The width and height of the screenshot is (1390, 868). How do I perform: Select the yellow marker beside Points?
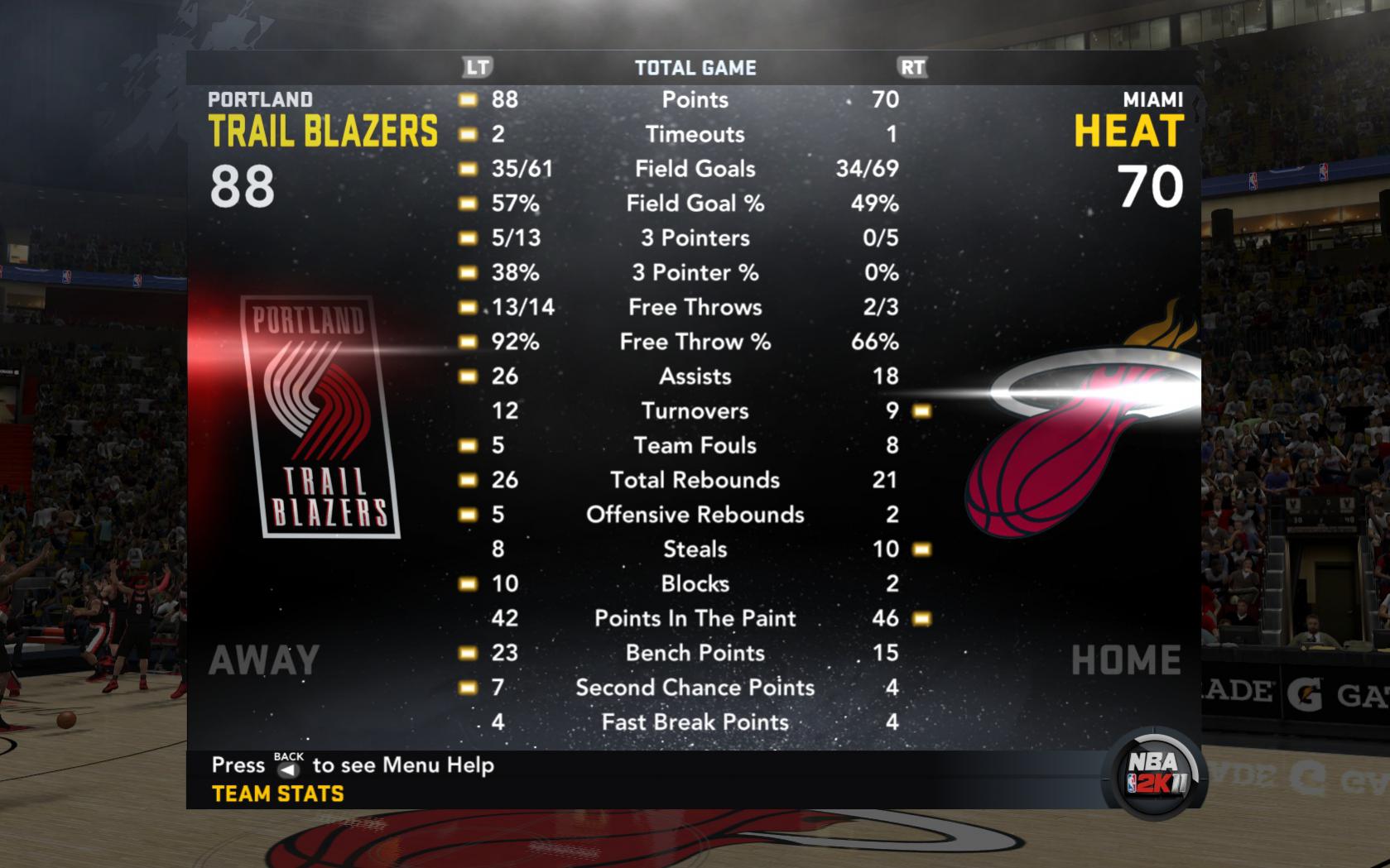point(468,99)
